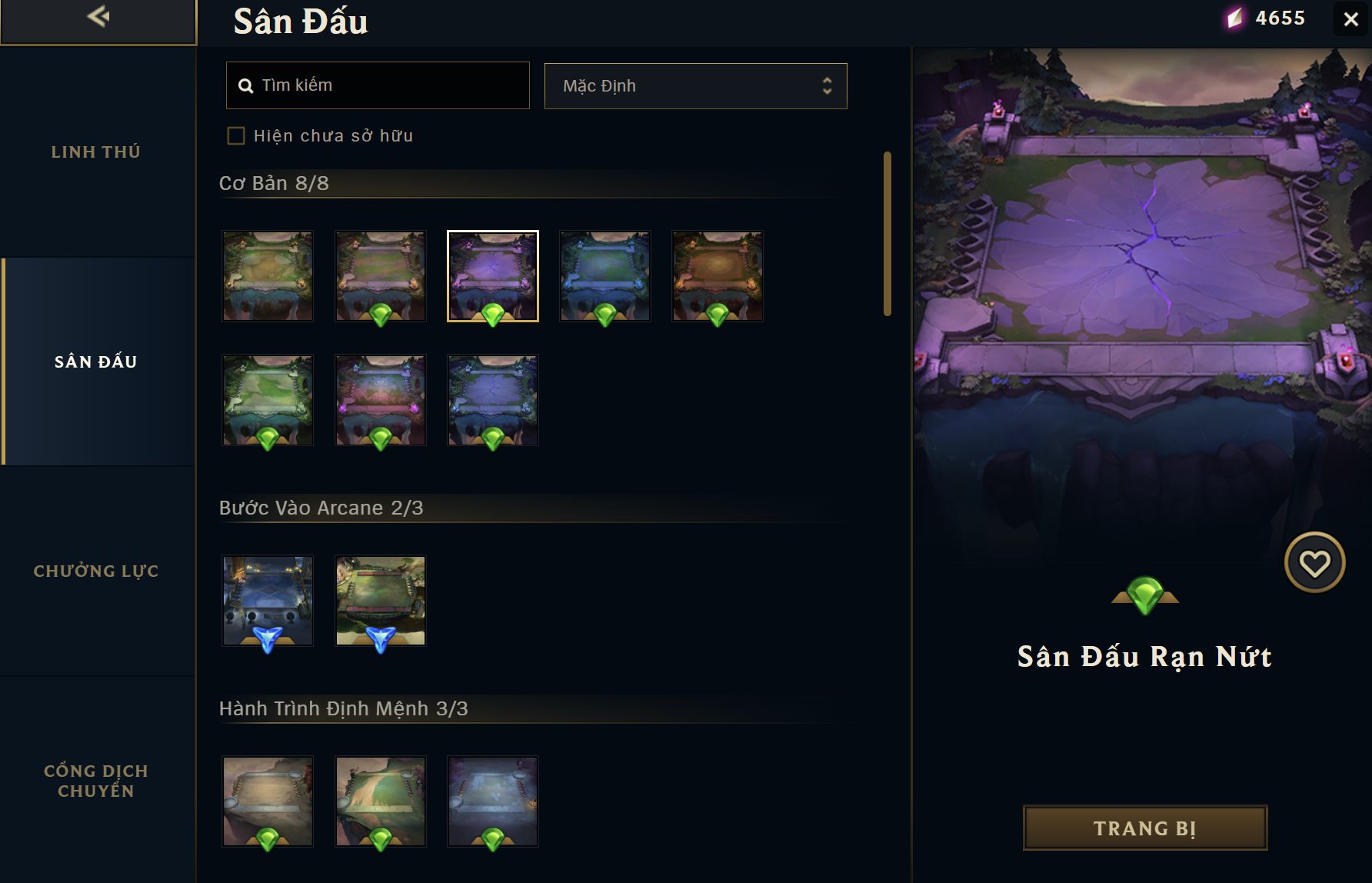The image size is (1372, 883).
Task: Select the green Arcane arena thumbnail
Action: click(x=381, y=600)
